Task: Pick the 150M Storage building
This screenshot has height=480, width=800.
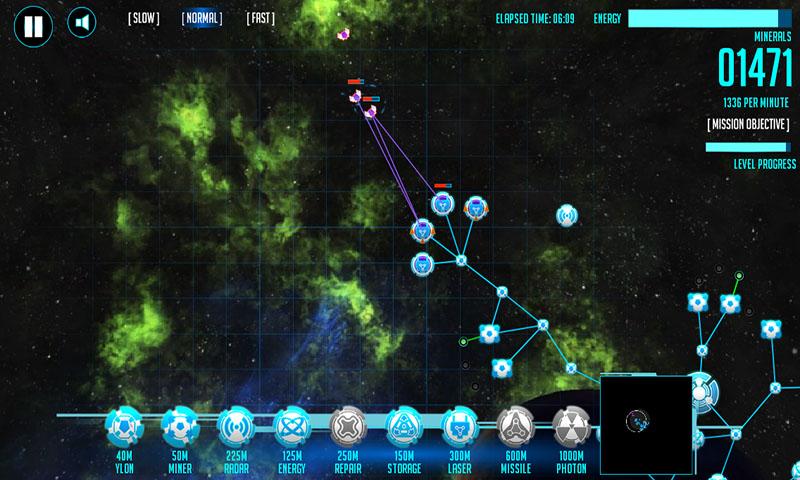Action: coord(404,427)
